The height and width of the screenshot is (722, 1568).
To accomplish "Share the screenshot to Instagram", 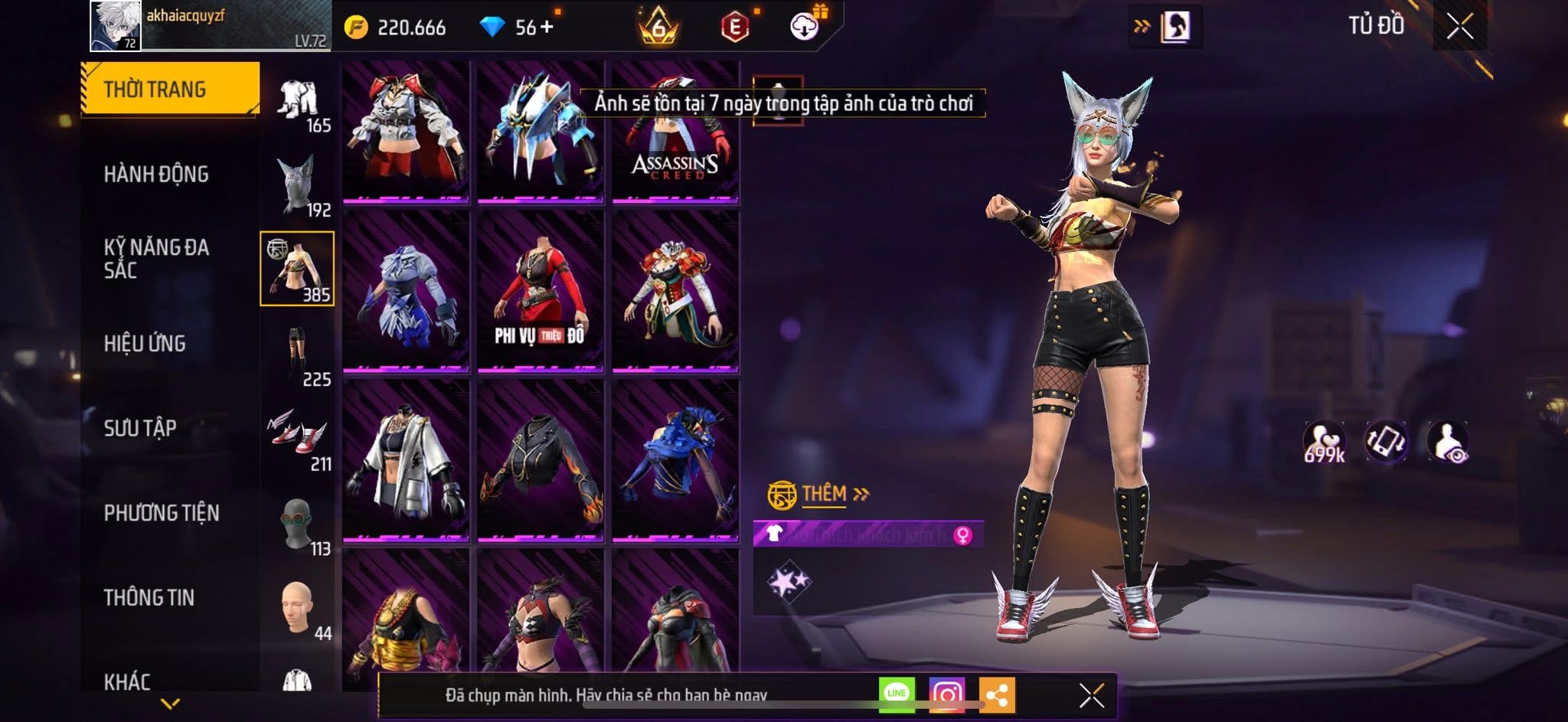I will point(947,694).
